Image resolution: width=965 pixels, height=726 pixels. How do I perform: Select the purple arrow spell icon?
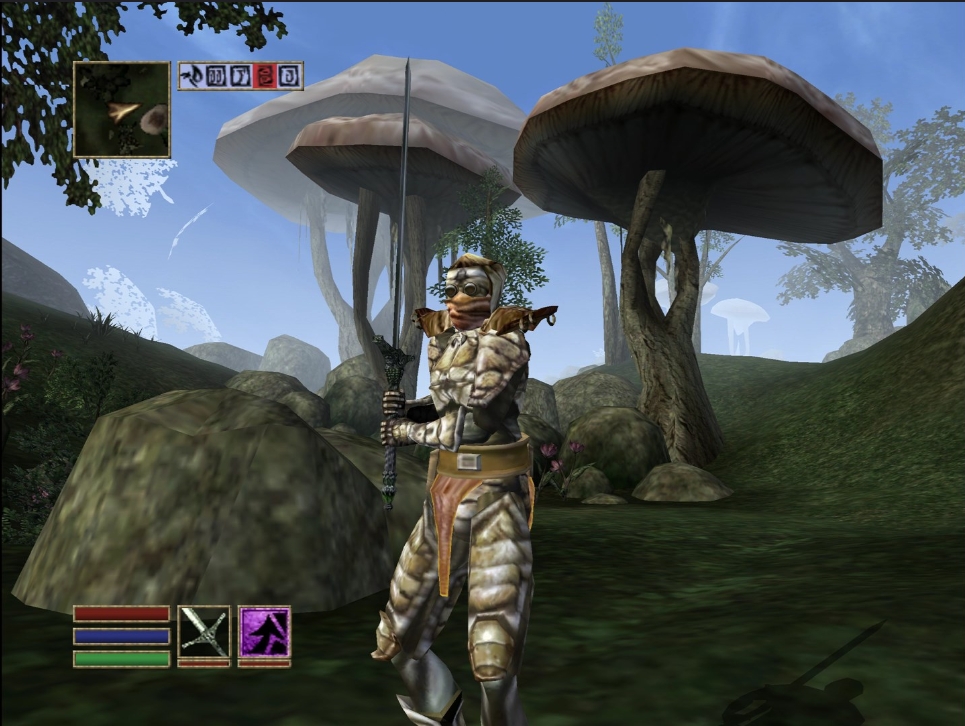[x=264, y=631]
